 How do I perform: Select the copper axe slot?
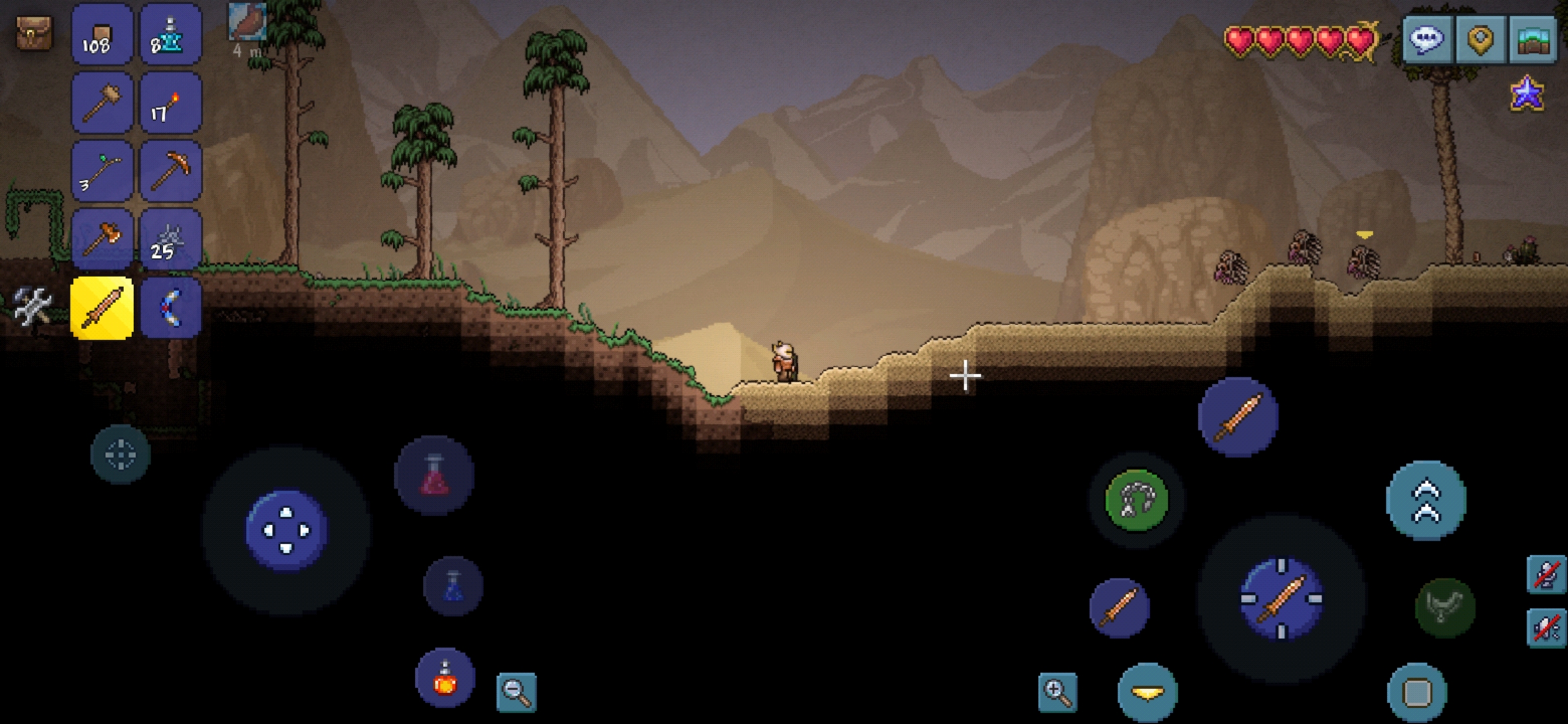click(x=102, y=240)
